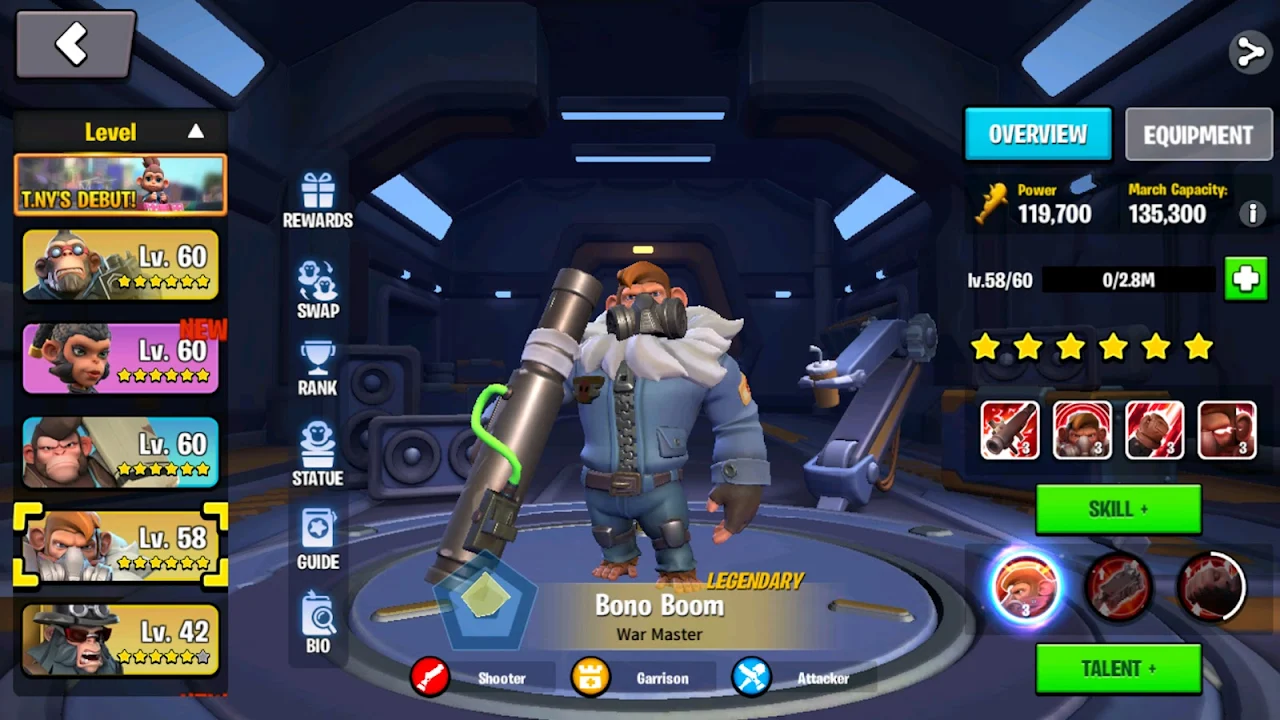Select the Lv. 42 hero card
Screen dimensions: 1280x720
(120, 638)
